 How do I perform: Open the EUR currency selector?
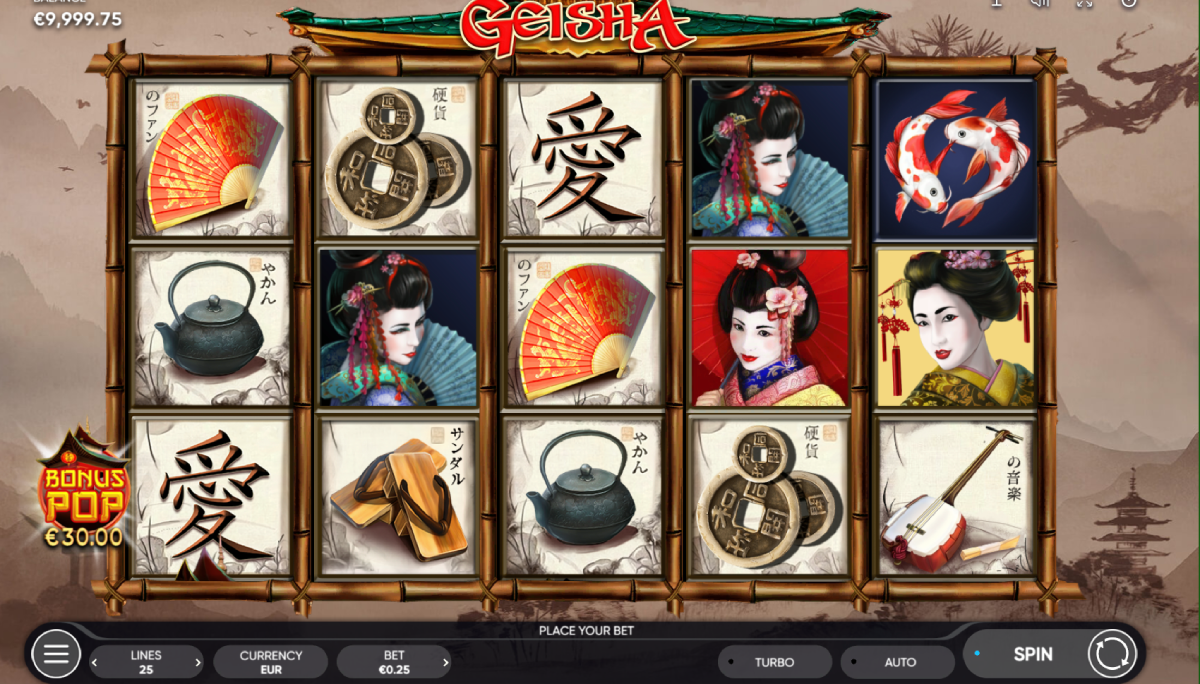(270, 662)
